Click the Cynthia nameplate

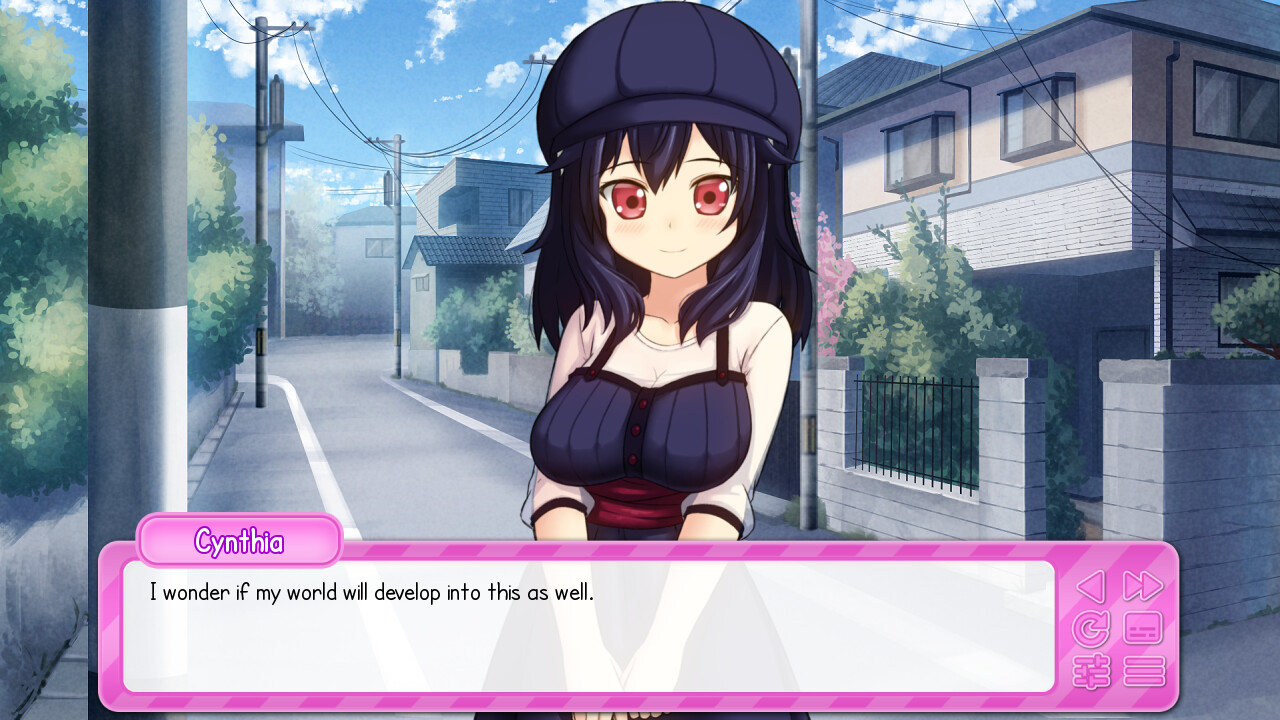239,541
